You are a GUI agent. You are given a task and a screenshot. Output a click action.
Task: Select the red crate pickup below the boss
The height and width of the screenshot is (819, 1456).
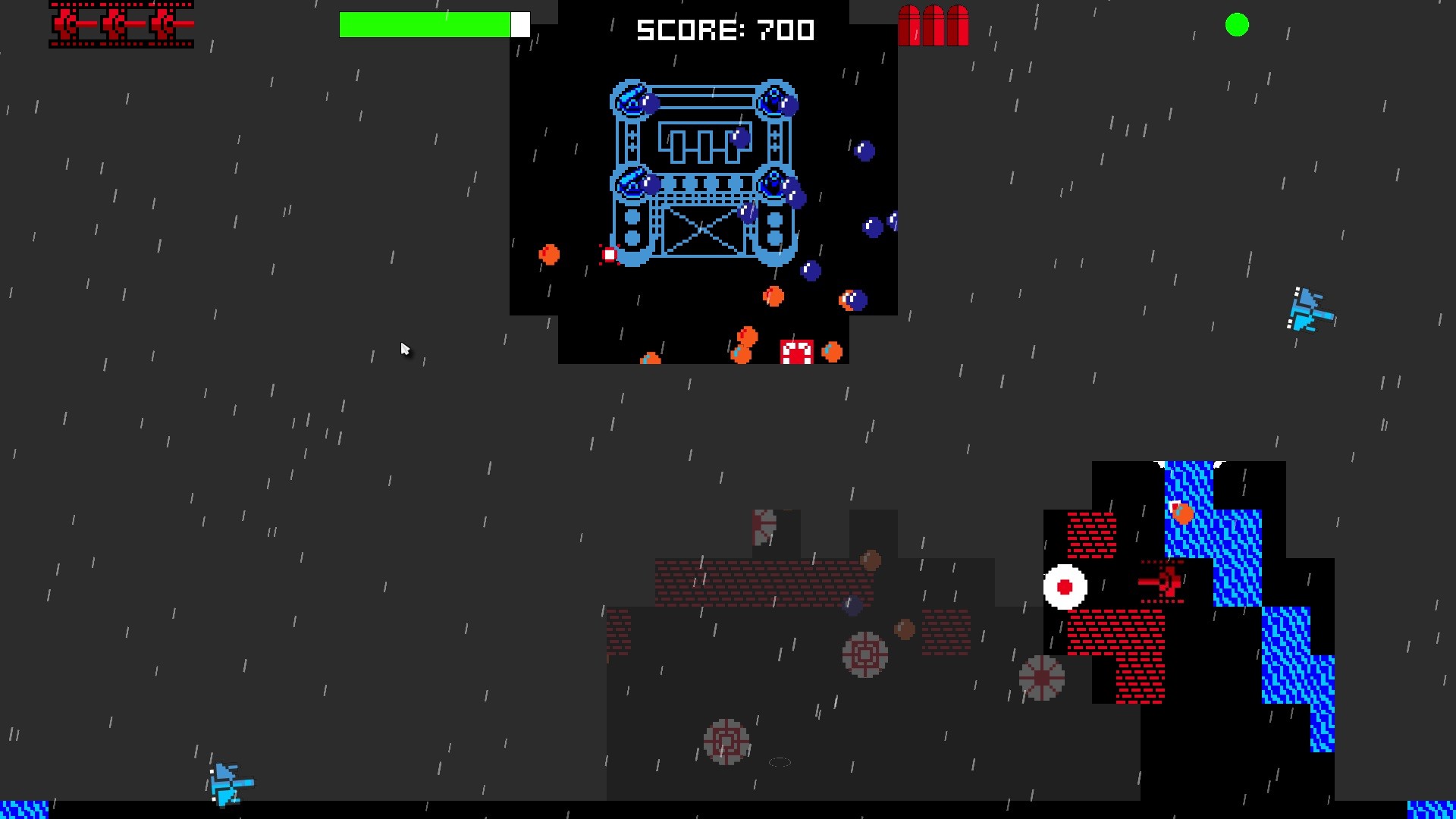click(x=795, y=350)
